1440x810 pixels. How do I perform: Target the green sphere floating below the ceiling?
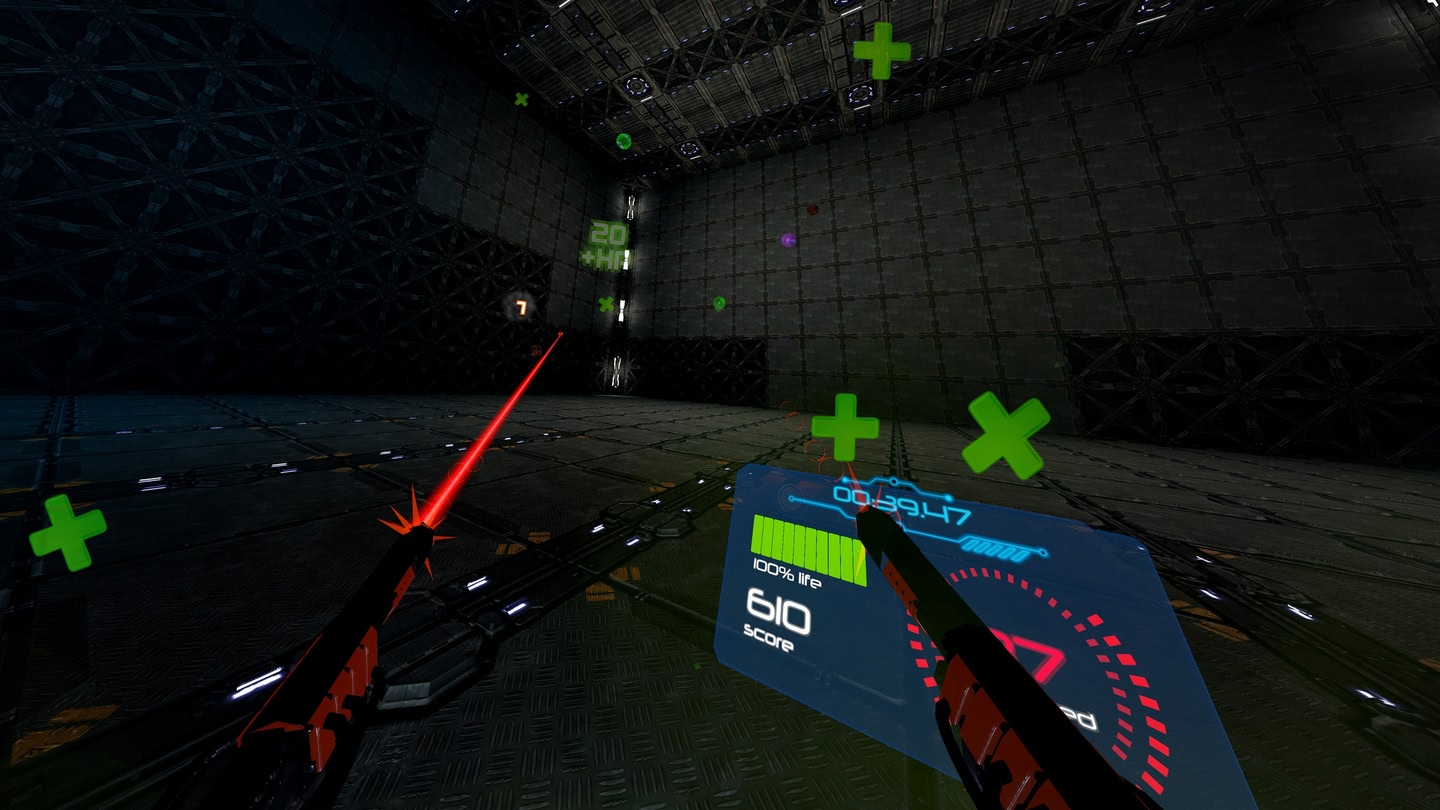(x=623, y=140)
